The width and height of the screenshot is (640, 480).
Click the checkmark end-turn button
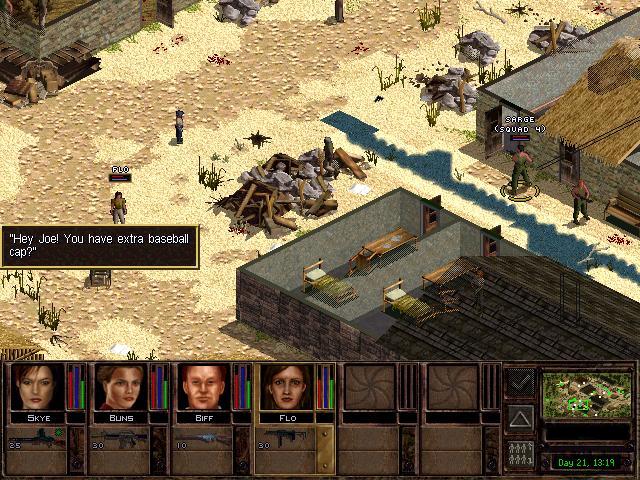520,380
